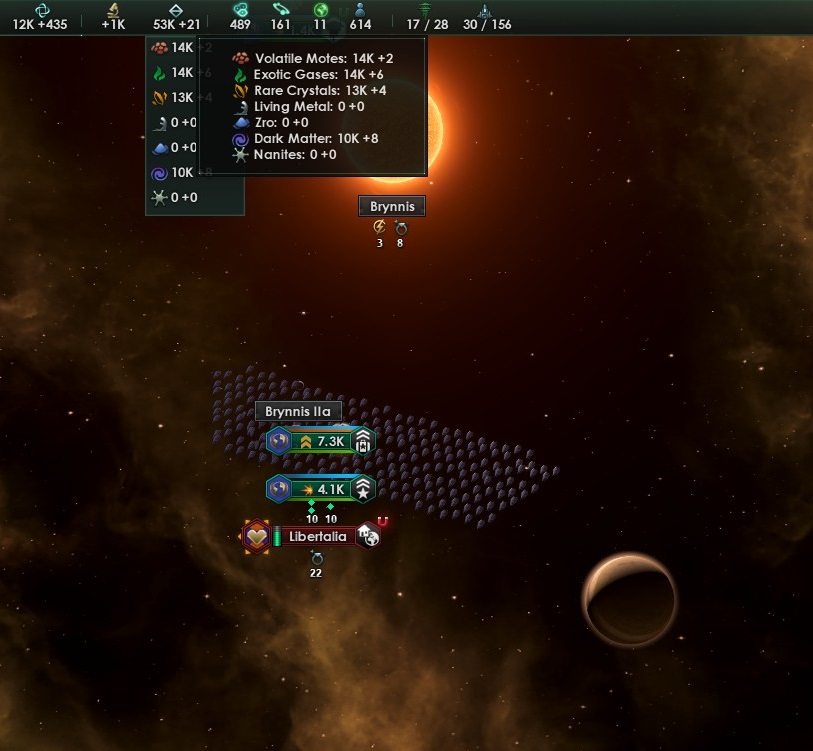Click the population count icon showing 614

[x=360, y=9]
